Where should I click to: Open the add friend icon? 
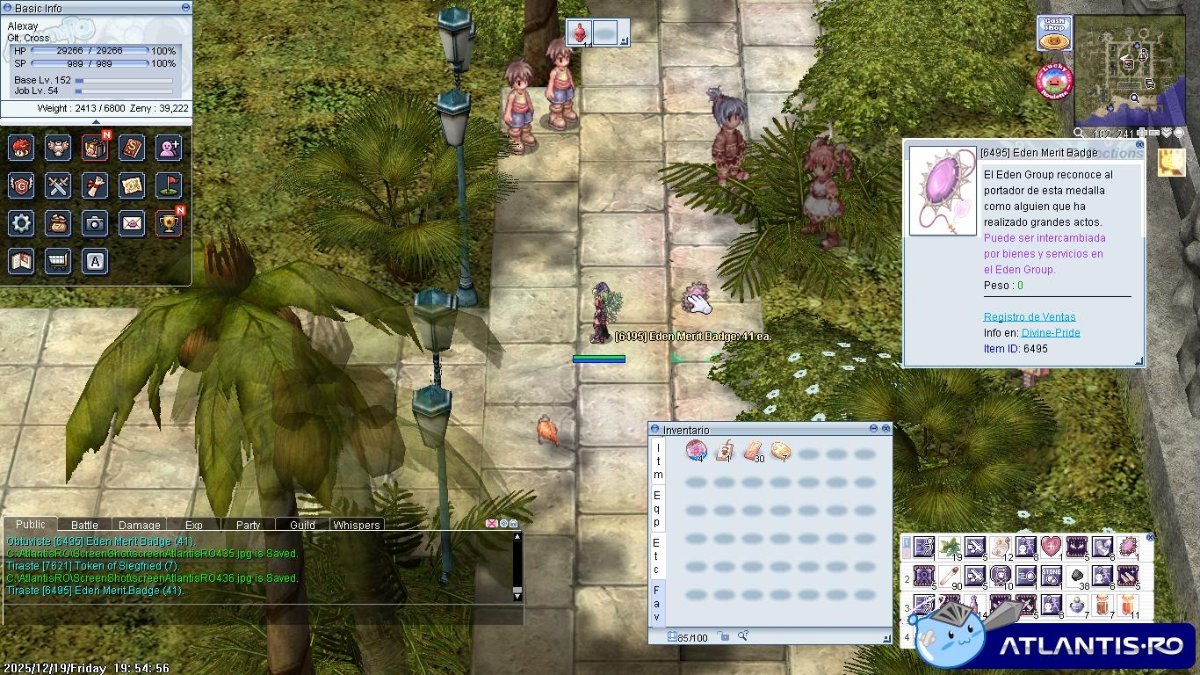168,148
